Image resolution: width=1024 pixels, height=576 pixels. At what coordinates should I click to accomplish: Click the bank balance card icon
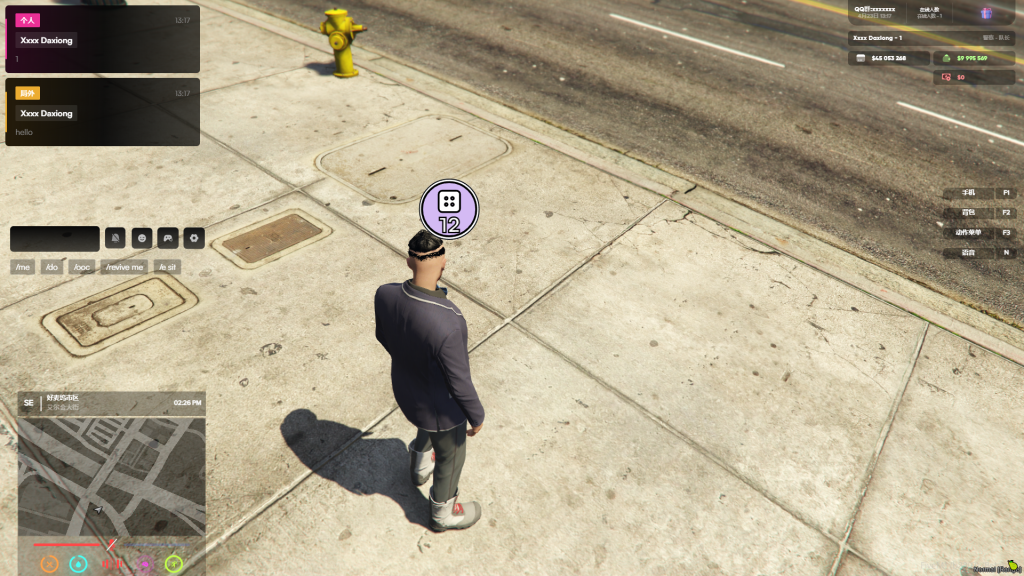(859, 58)
